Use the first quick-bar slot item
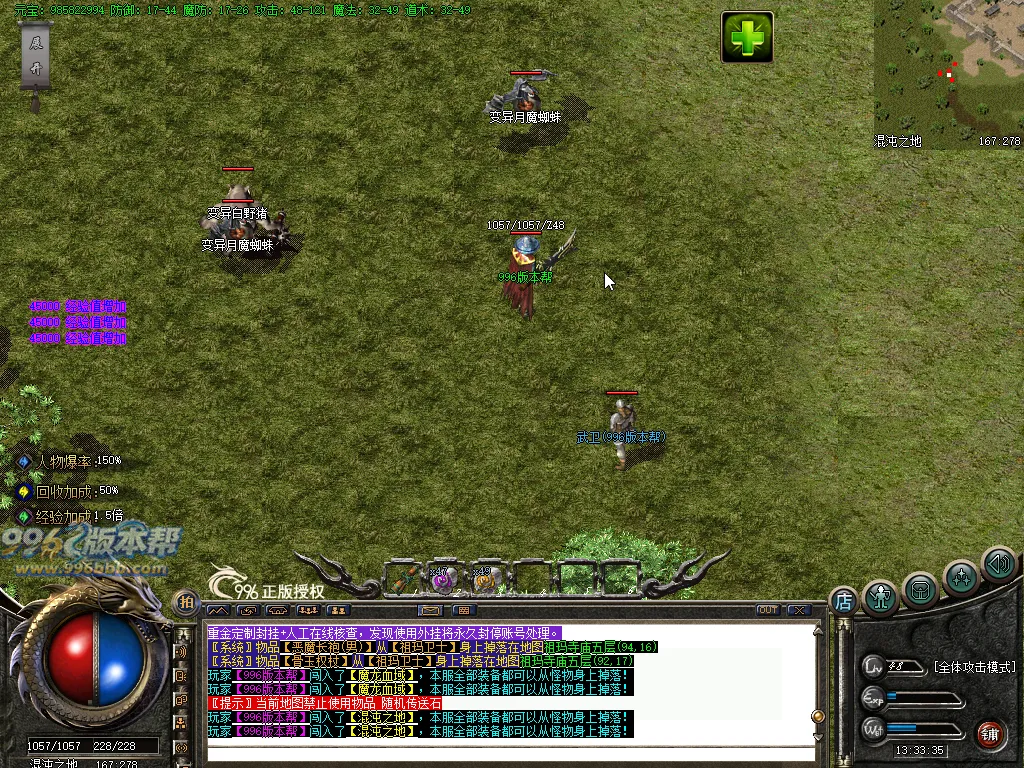The width and height of the screenshot is (1024, 768). [402, 579]
